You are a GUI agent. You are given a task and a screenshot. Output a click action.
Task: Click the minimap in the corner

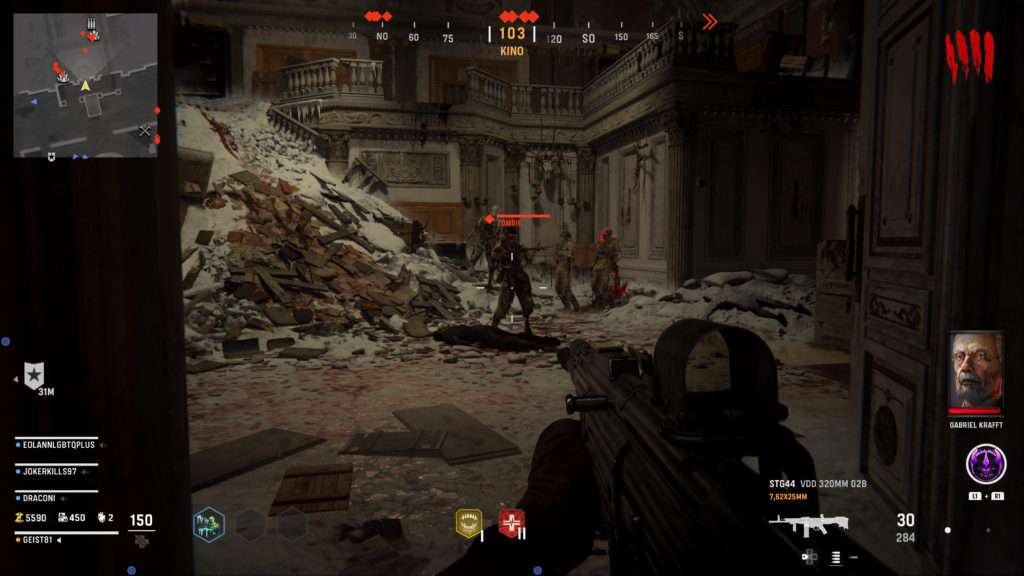pos(85,85)
